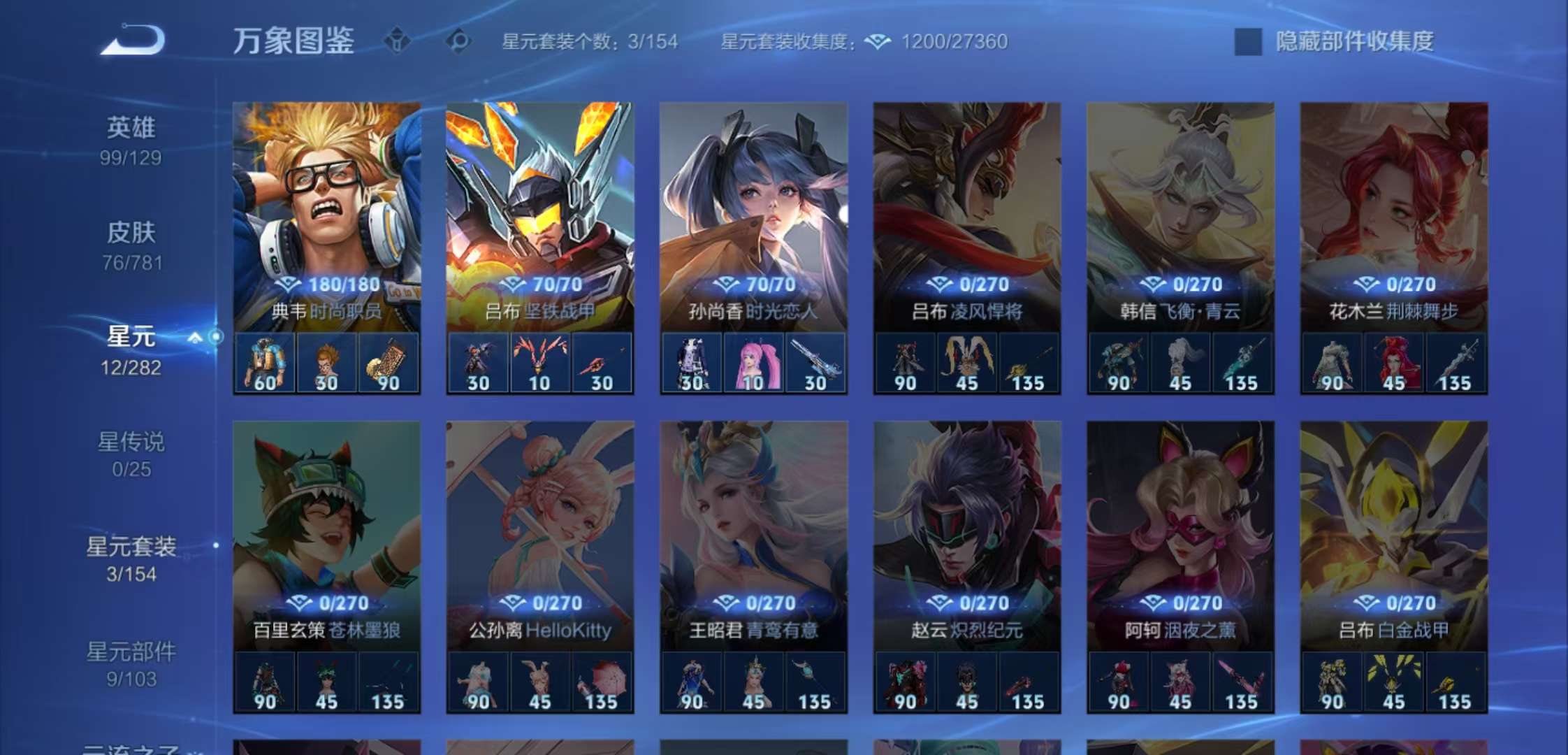Click the headpiece part icon under 吕布凌风悍将

(967, 361)
